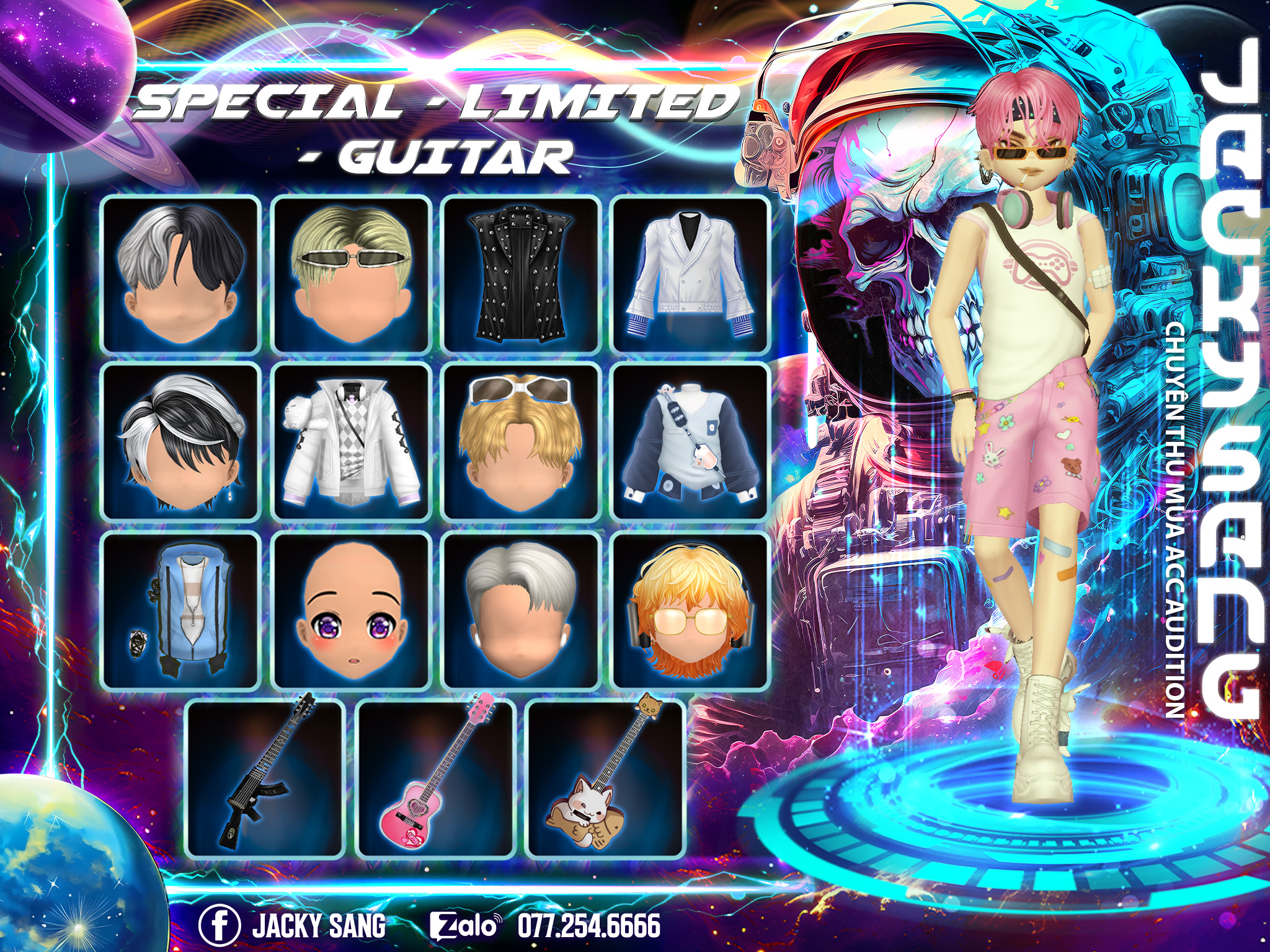Pick the blonde hair with white goggles
Image resolution: width=1270 pixels, height=952 pixels.
[520, 442]
